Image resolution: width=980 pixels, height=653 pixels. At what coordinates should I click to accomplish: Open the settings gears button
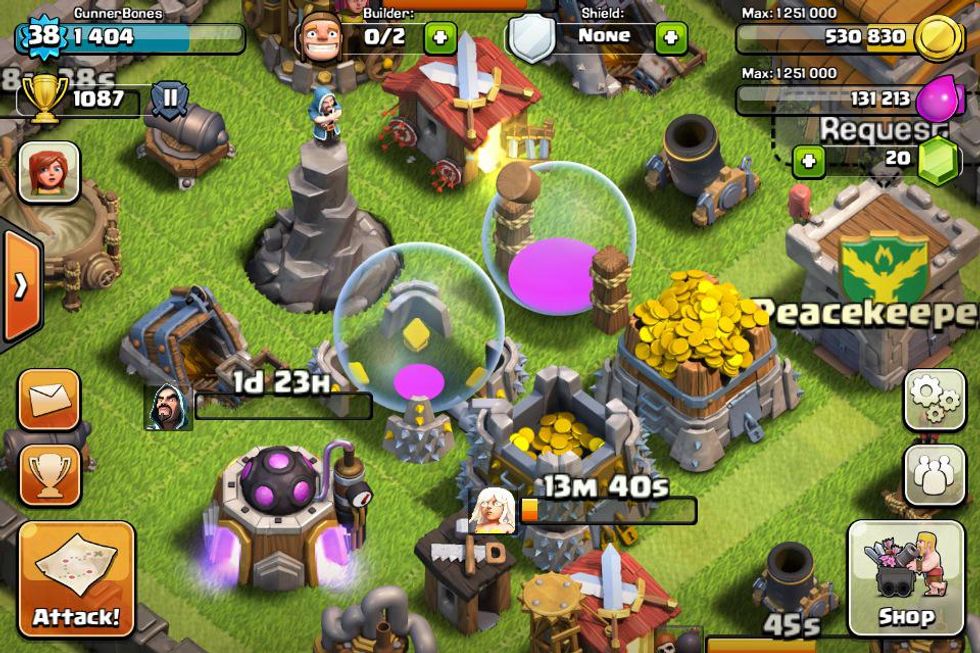click(934, 400)
